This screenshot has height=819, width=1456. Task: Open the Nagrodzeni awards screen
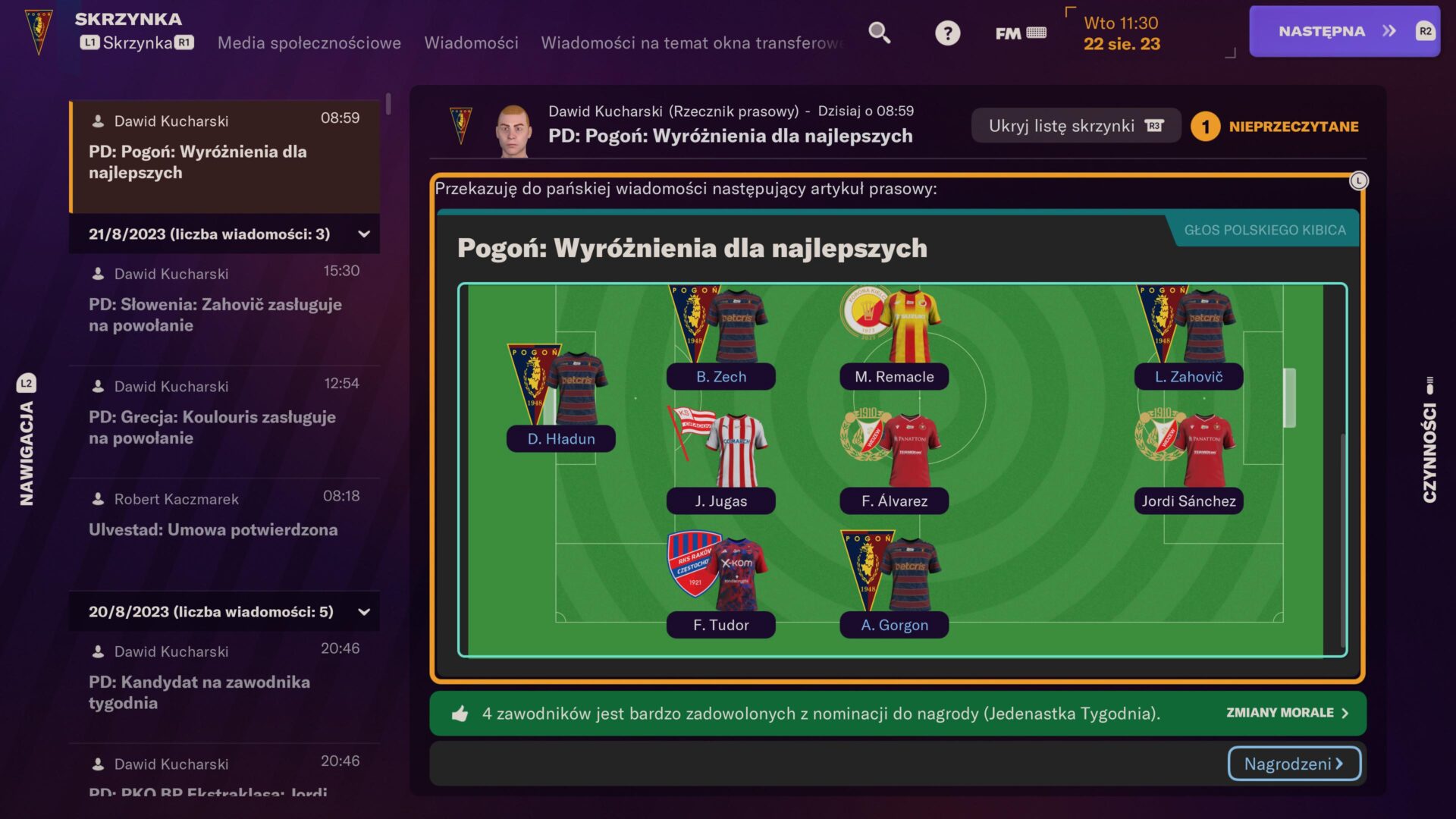[1293, 764]
